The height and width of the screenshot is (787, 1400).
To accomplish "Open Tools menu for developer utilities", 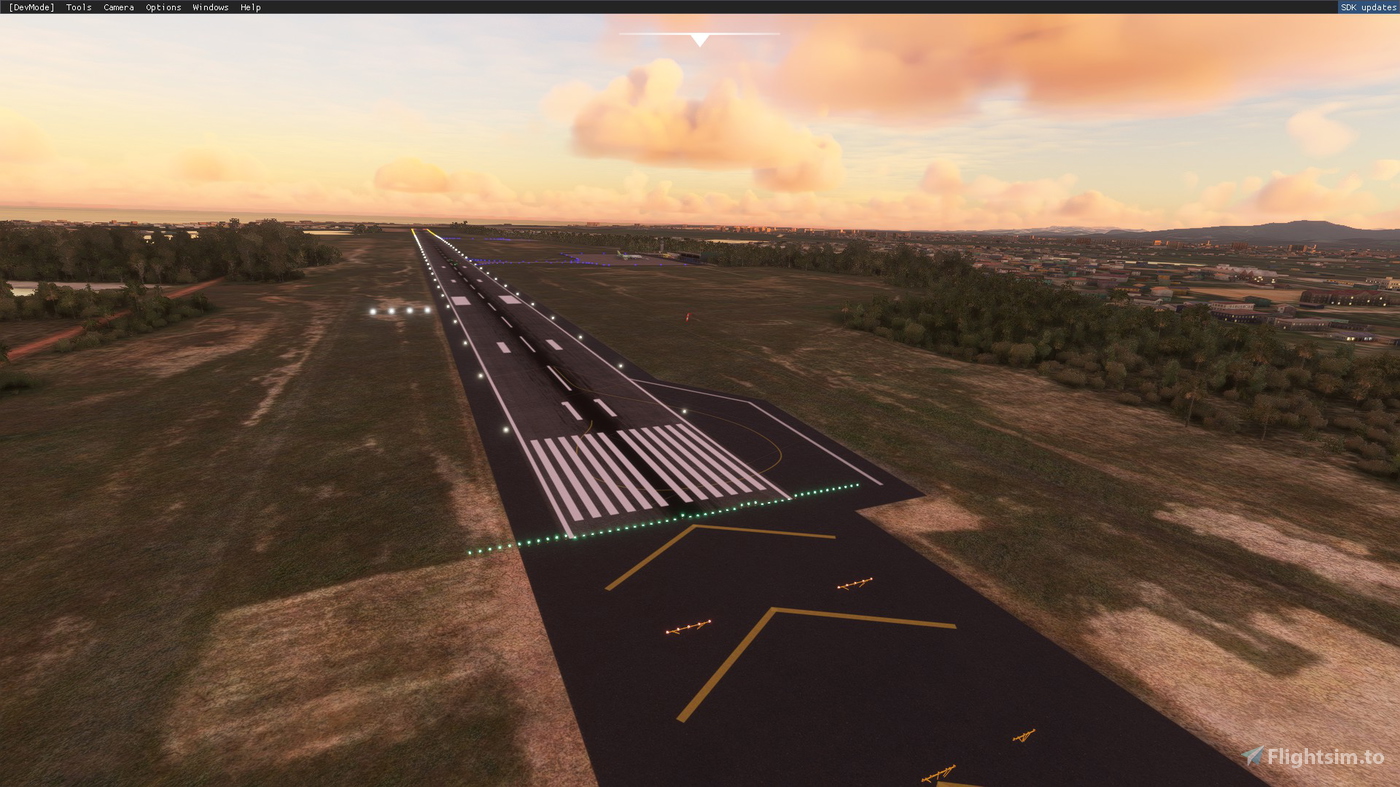I will 77,7.
